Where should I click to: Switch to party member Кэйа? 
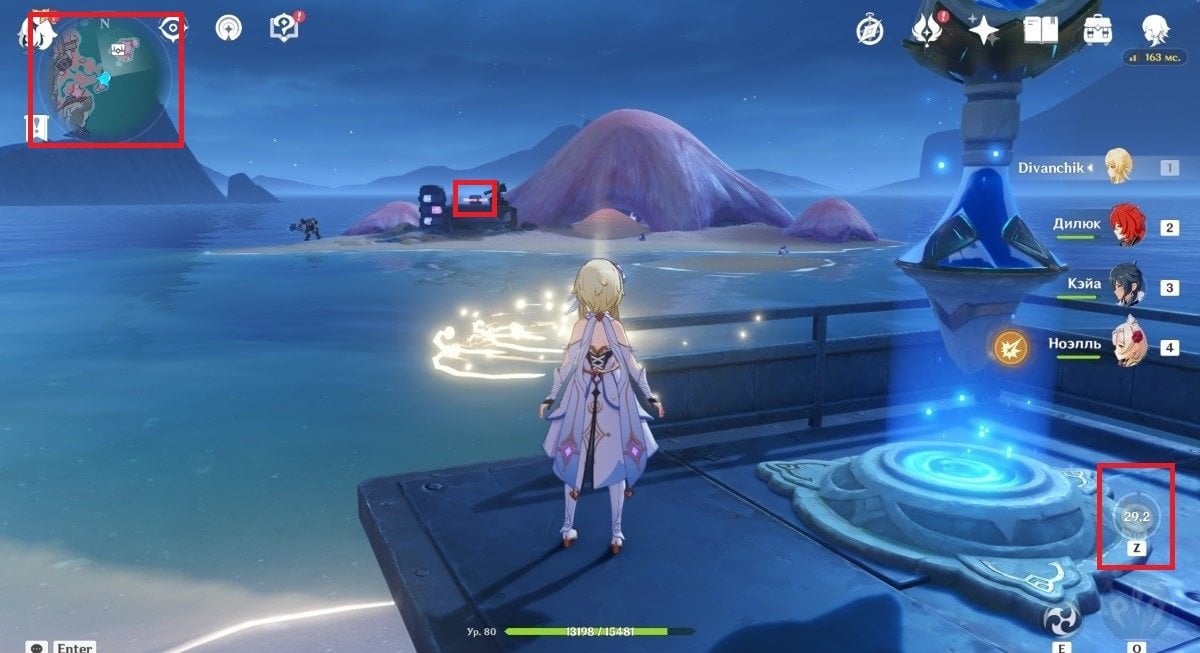pos(1125,287)
